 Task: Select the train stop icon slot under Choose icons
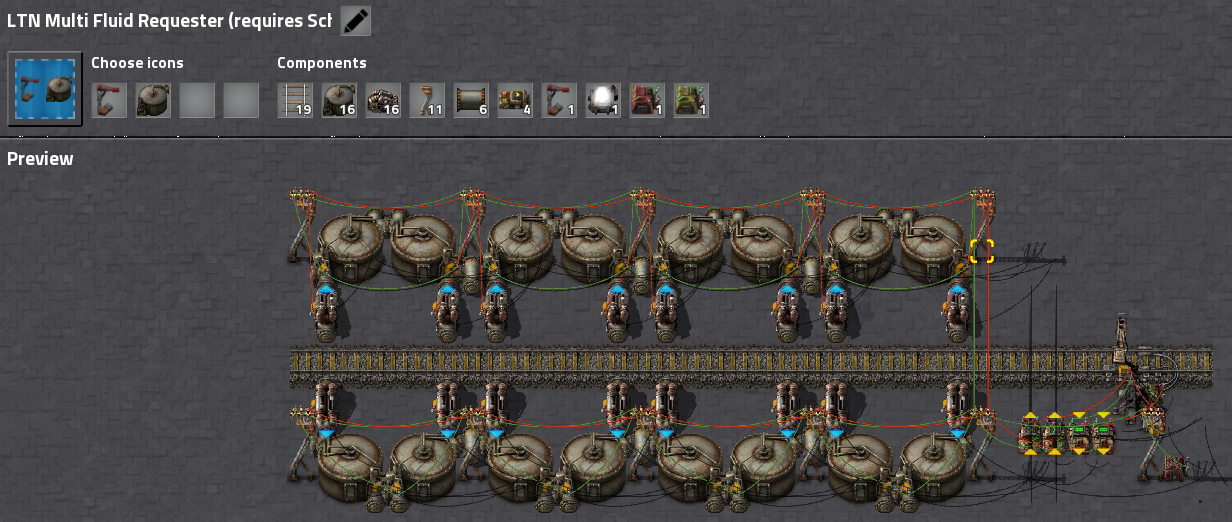coord(109,100)
